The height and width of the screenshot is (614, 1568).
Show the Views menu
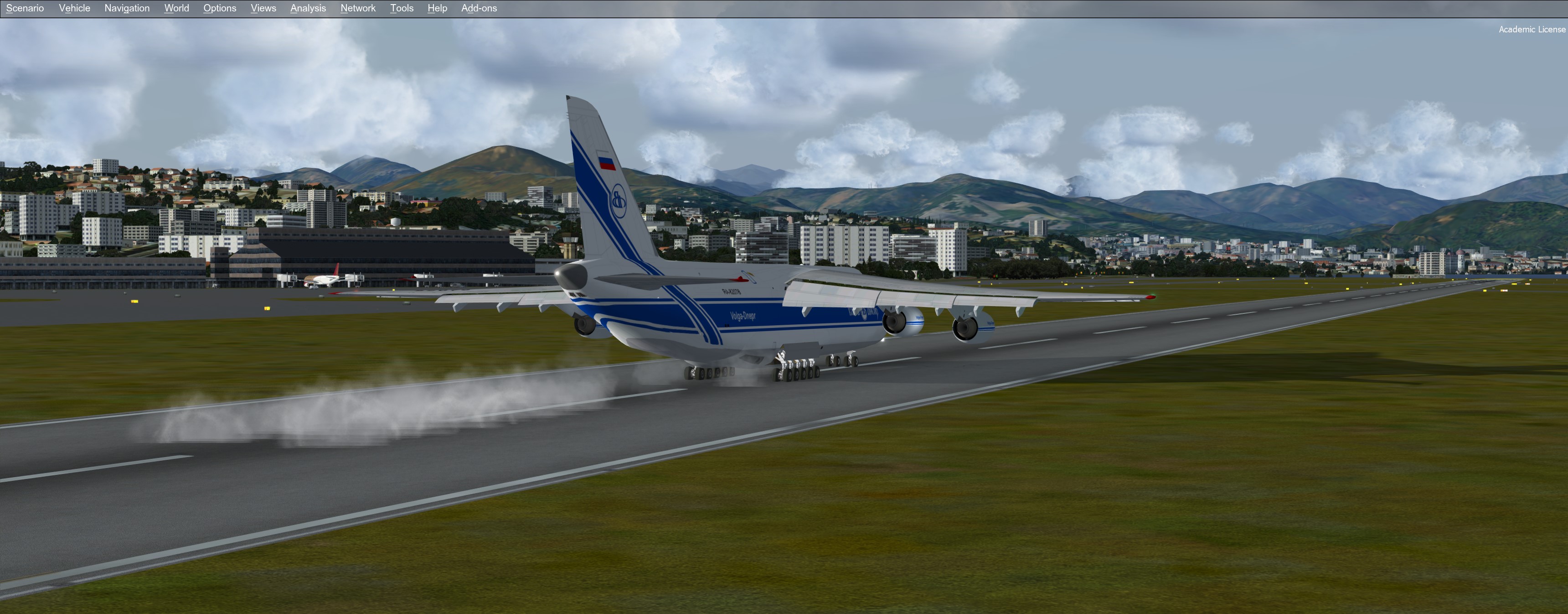[263, 8]
